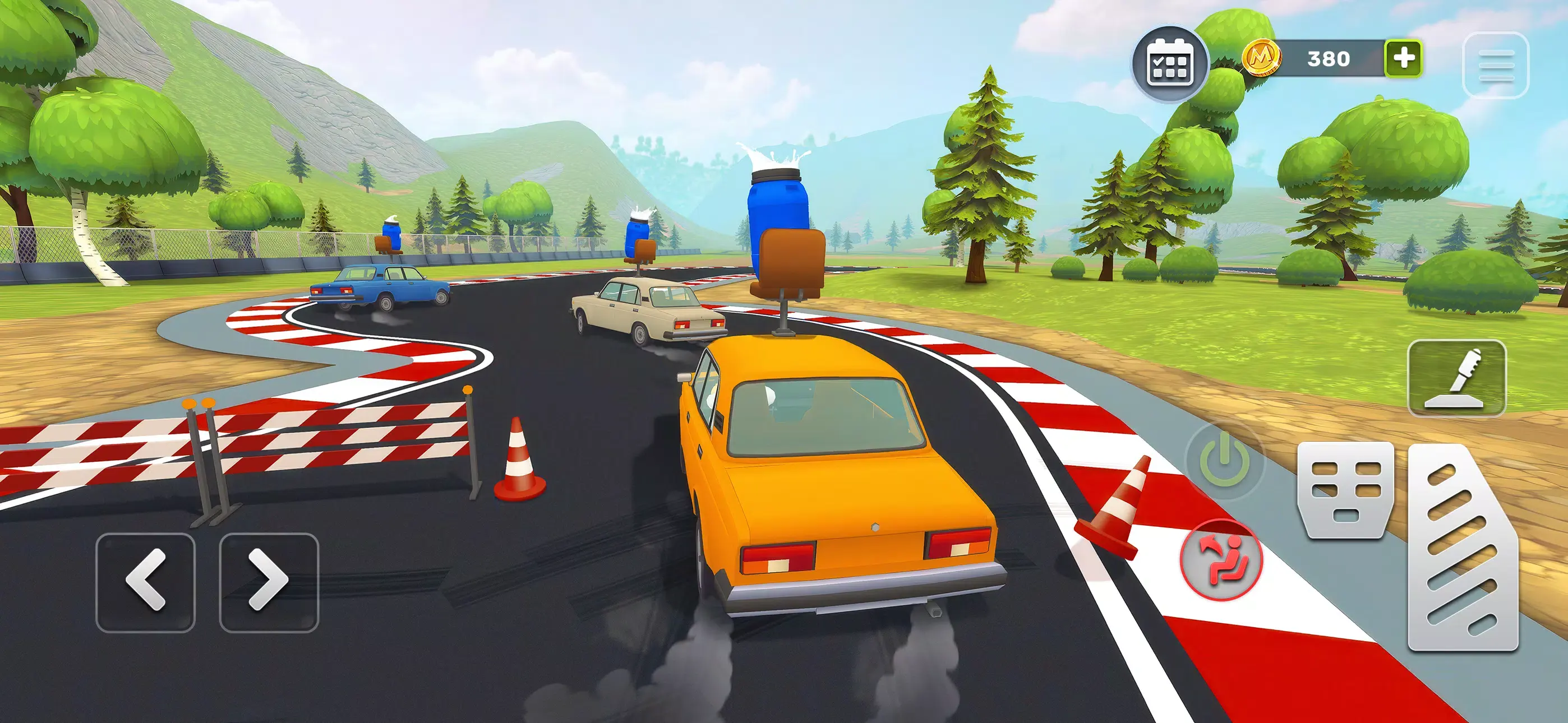This screenshot has height=723, width=1568.
Task: Open the daily tasks calendar
Action: [x=1169, y=64]
